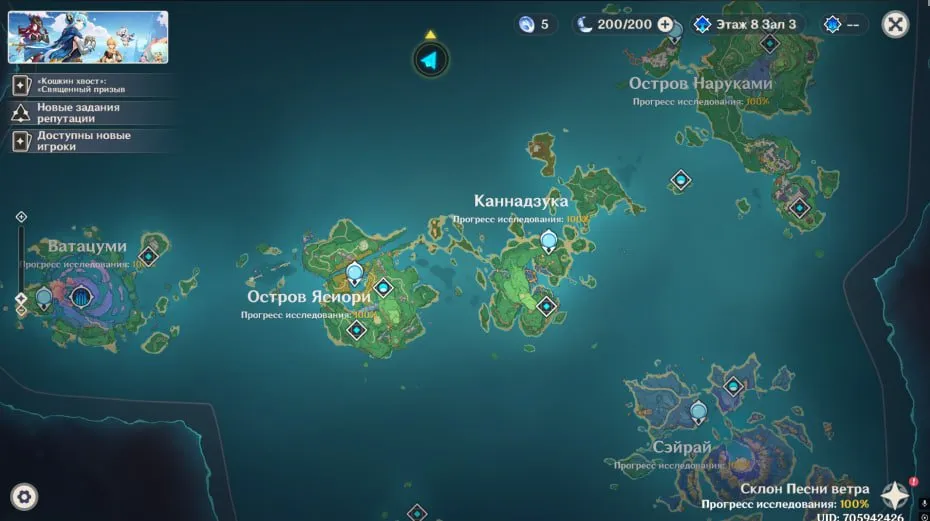Close the map with the X button
Screen dimensions: 930x521
tap(895, 24)
